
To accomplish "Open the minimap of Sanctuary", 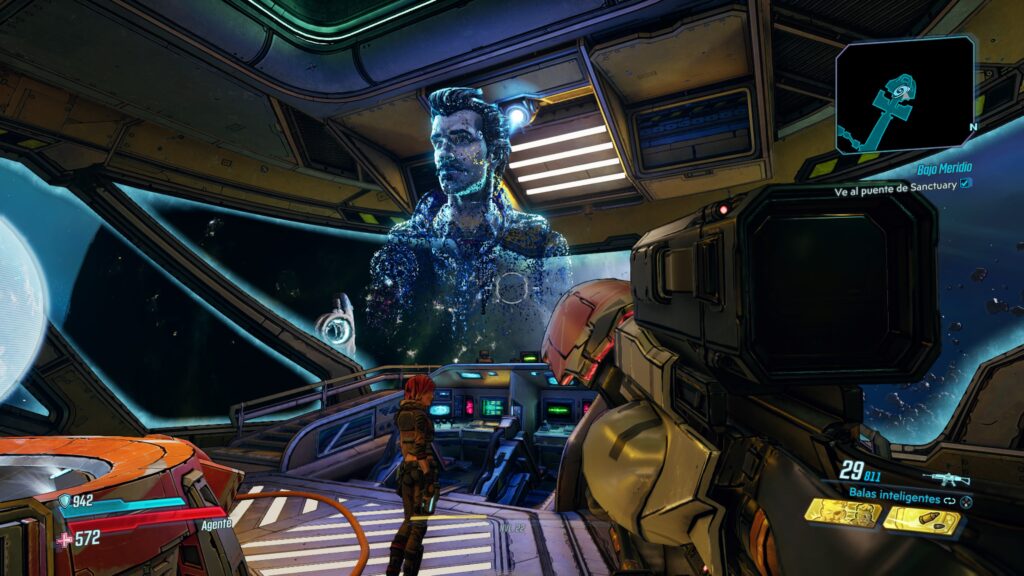I will click(905, 95).
